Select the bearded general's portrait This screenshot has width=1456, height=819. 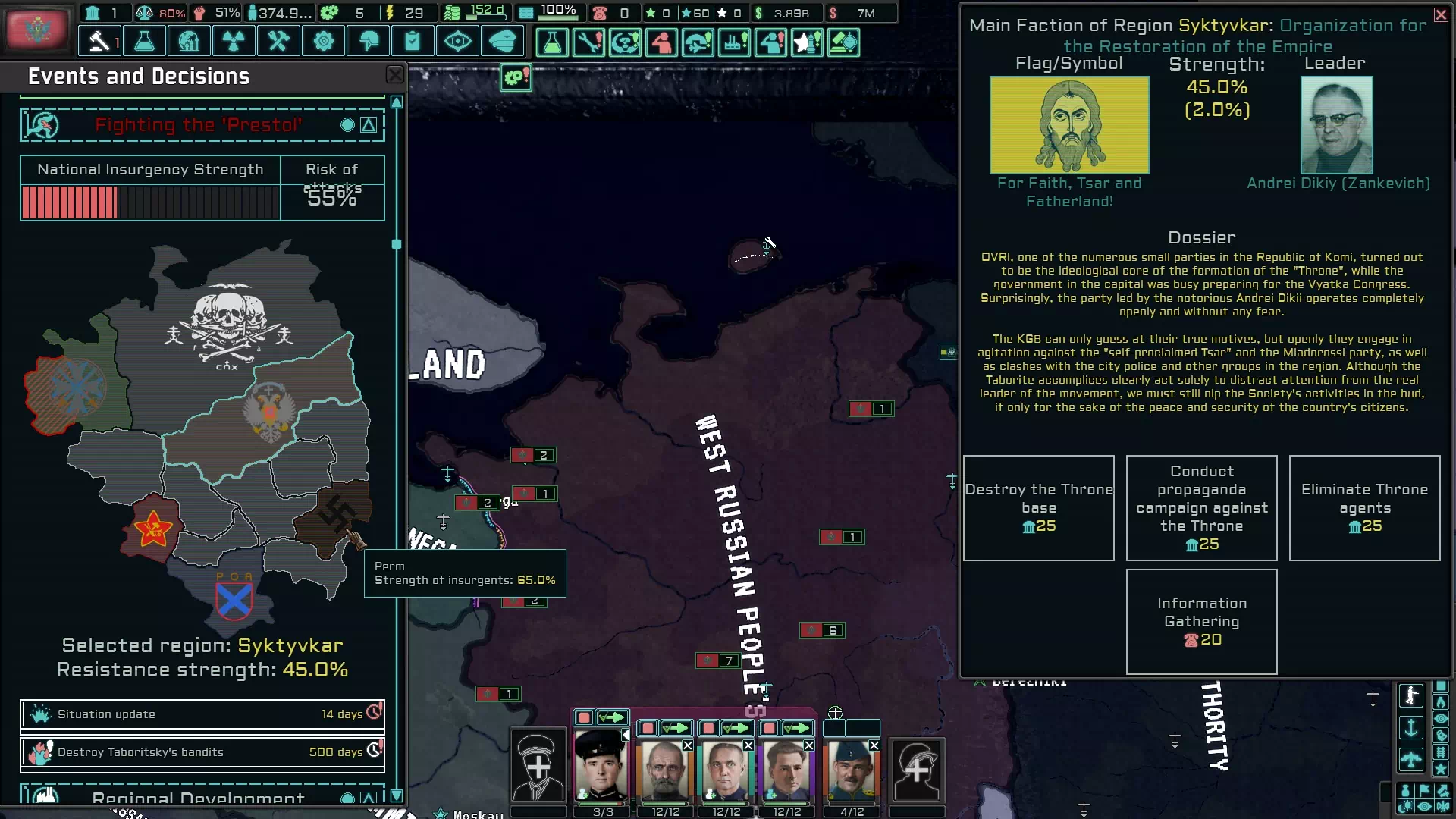[665, 770]
